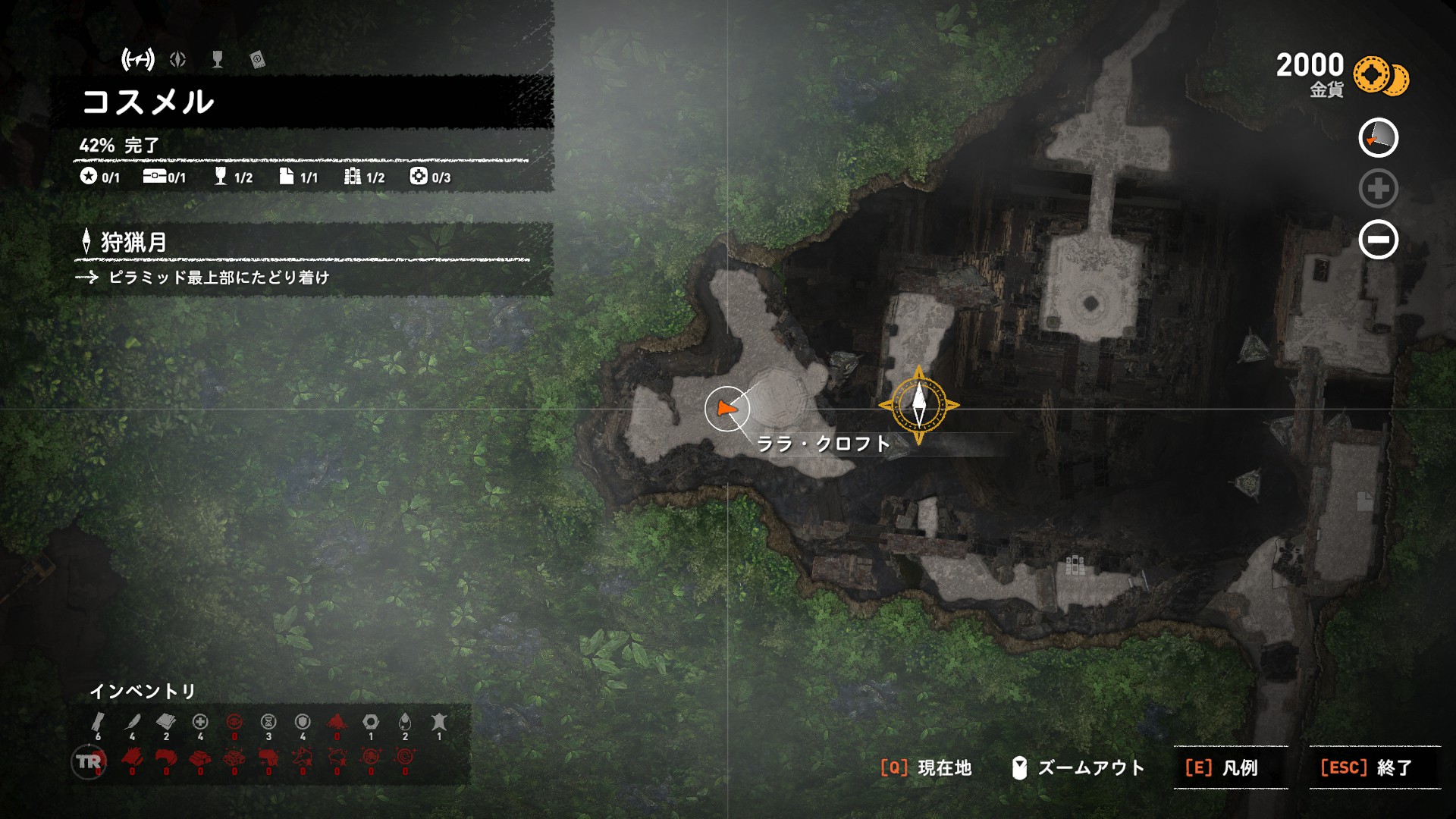This screenshot has width=1456, height=819.
Task: Switch to the compass-shaped tab icon
Action: click(178, 59)
